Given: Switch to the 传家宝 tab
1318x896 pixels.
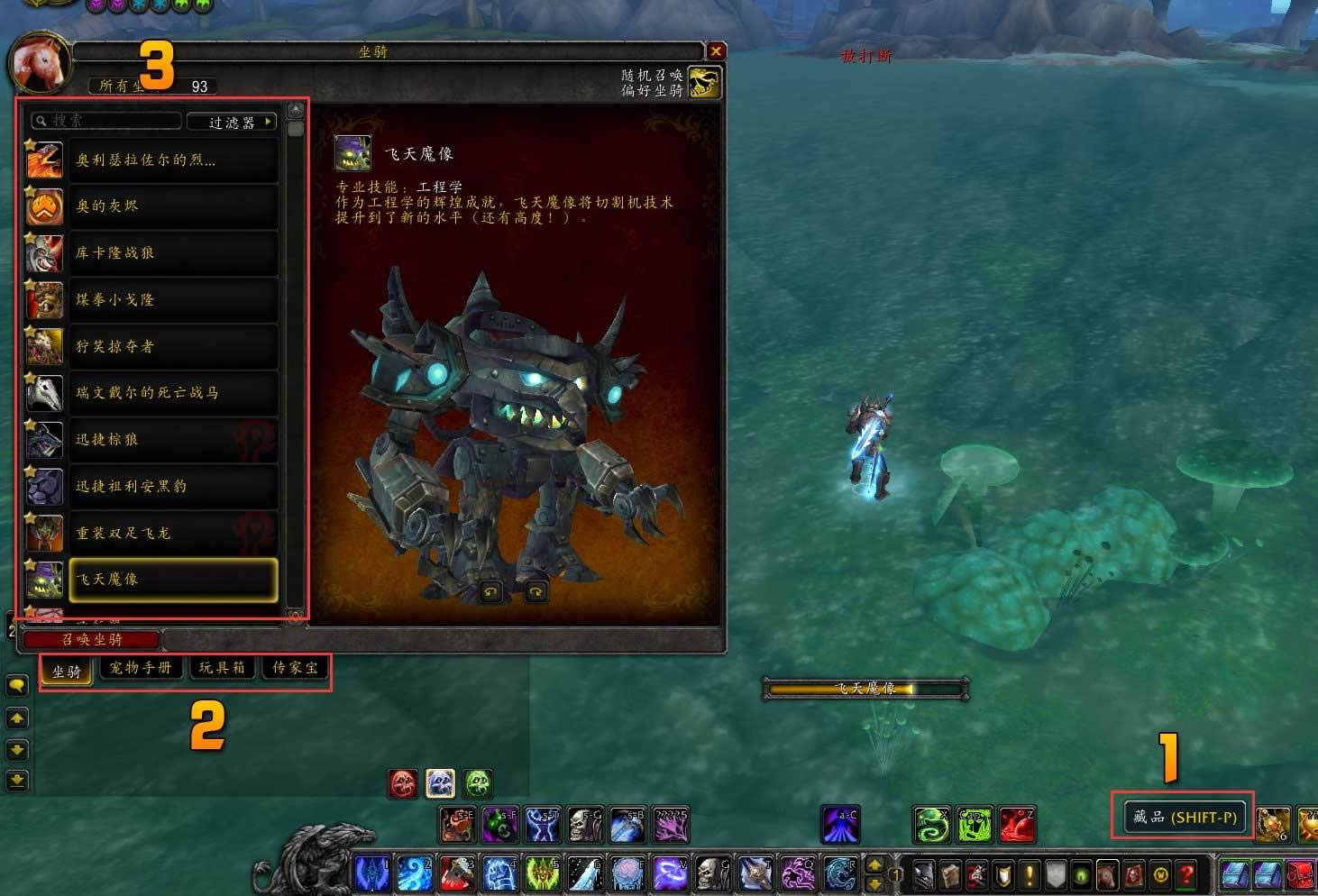Looking at the screenshot, I should click(295, 668).
